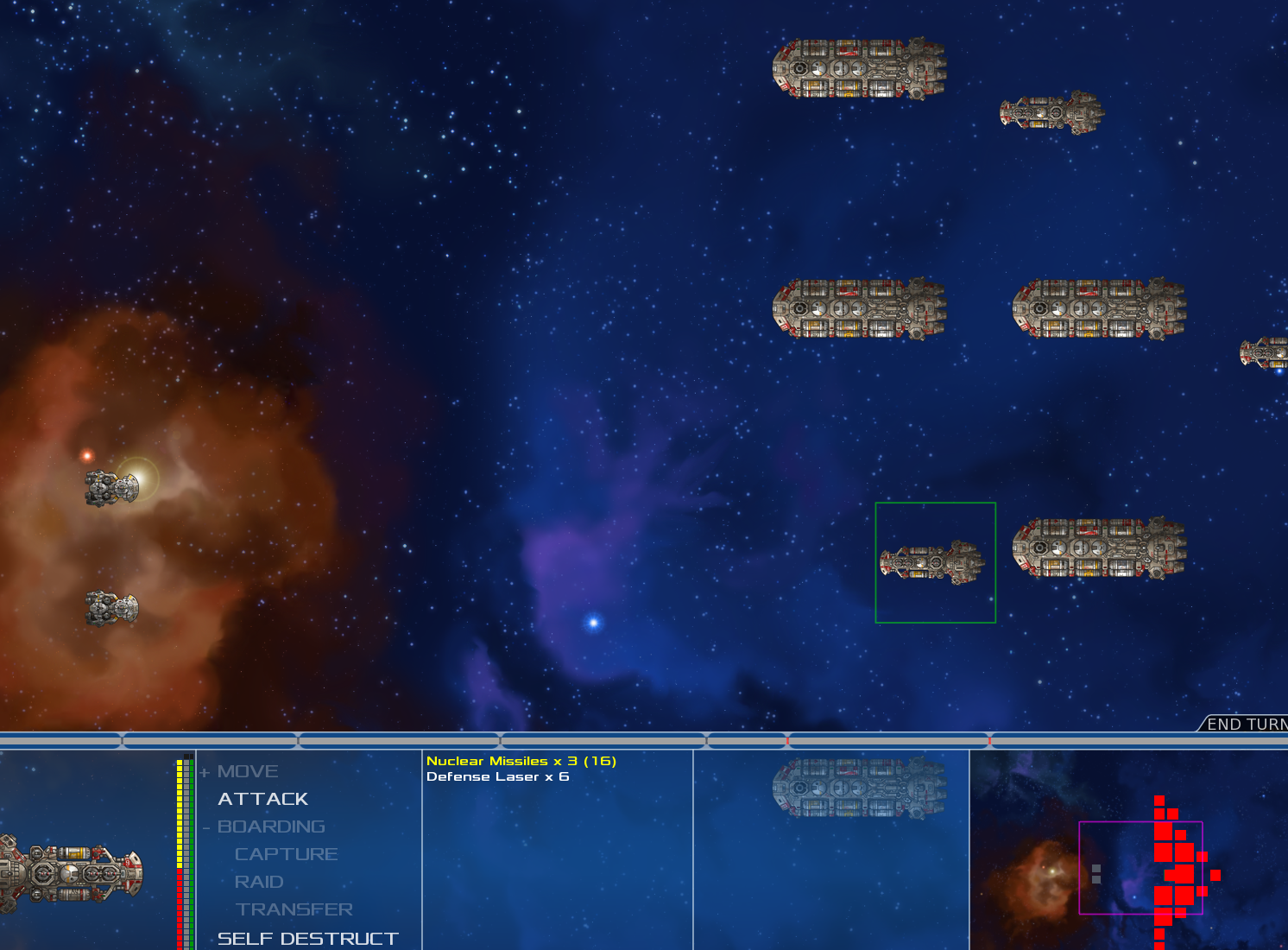
Task: Click the target ship preview in bottom panel
Action: tap(859, 788)
